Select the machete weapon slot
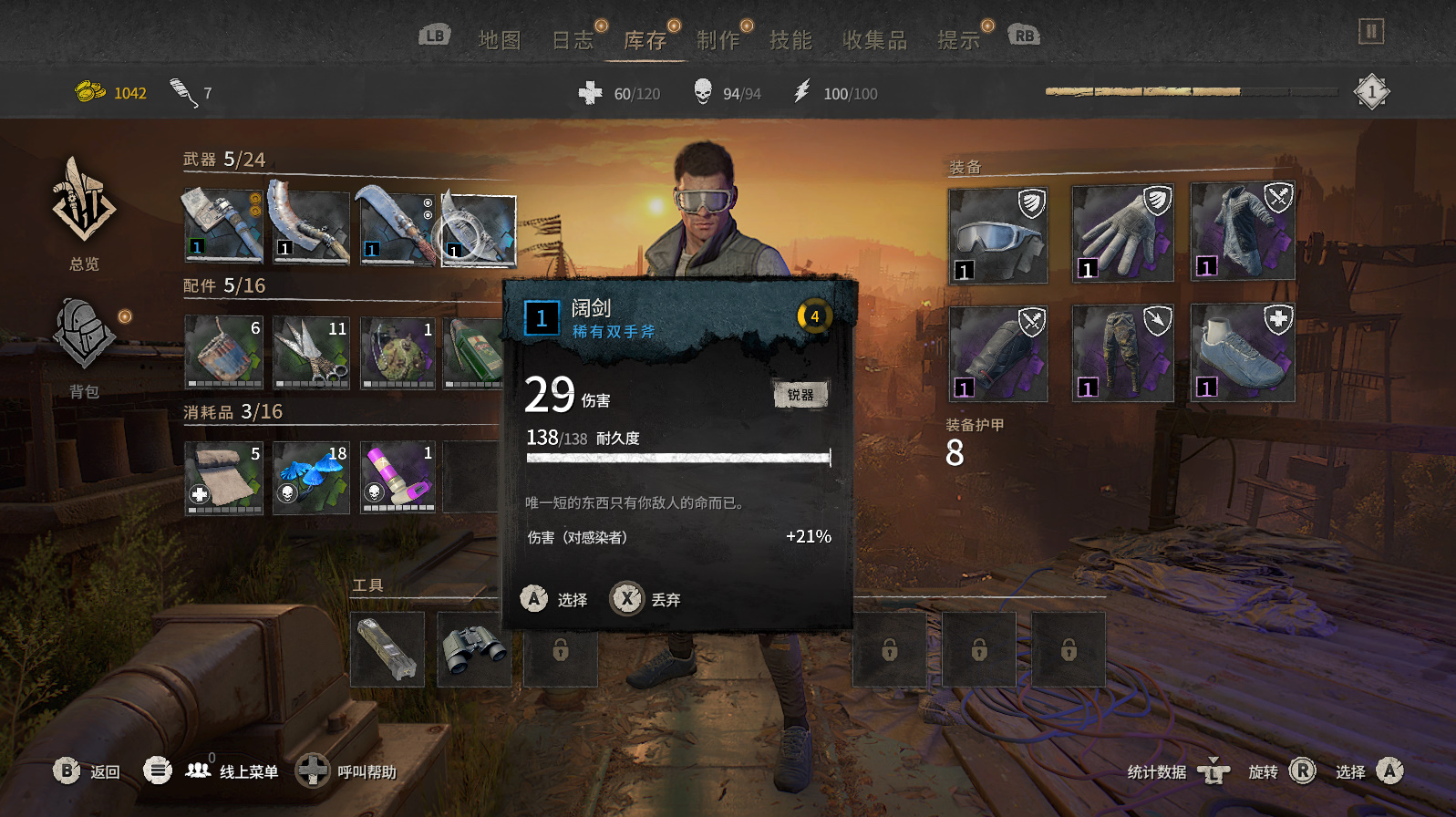Screen dimensions: 1456x817 (x=398, y=225)
